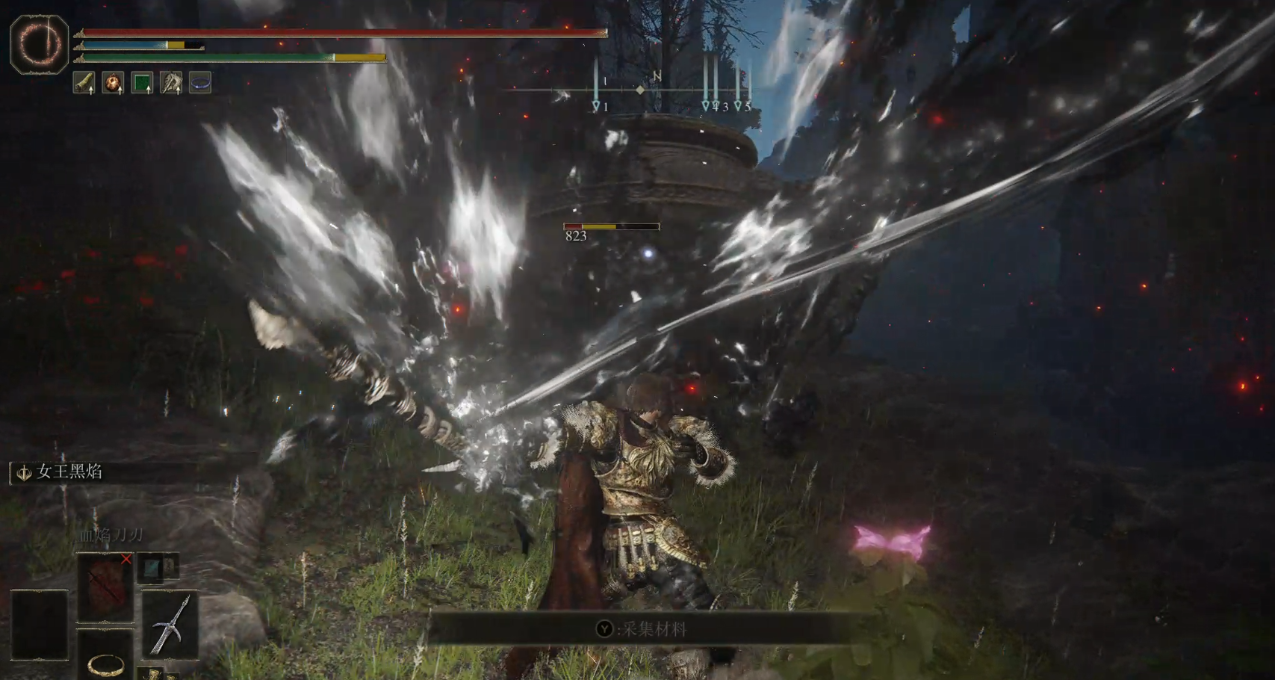Viewport: 1275px width, 680px height.
Task: Select the axe-shaped buff status icon
Action: click(x=171, y=83)
